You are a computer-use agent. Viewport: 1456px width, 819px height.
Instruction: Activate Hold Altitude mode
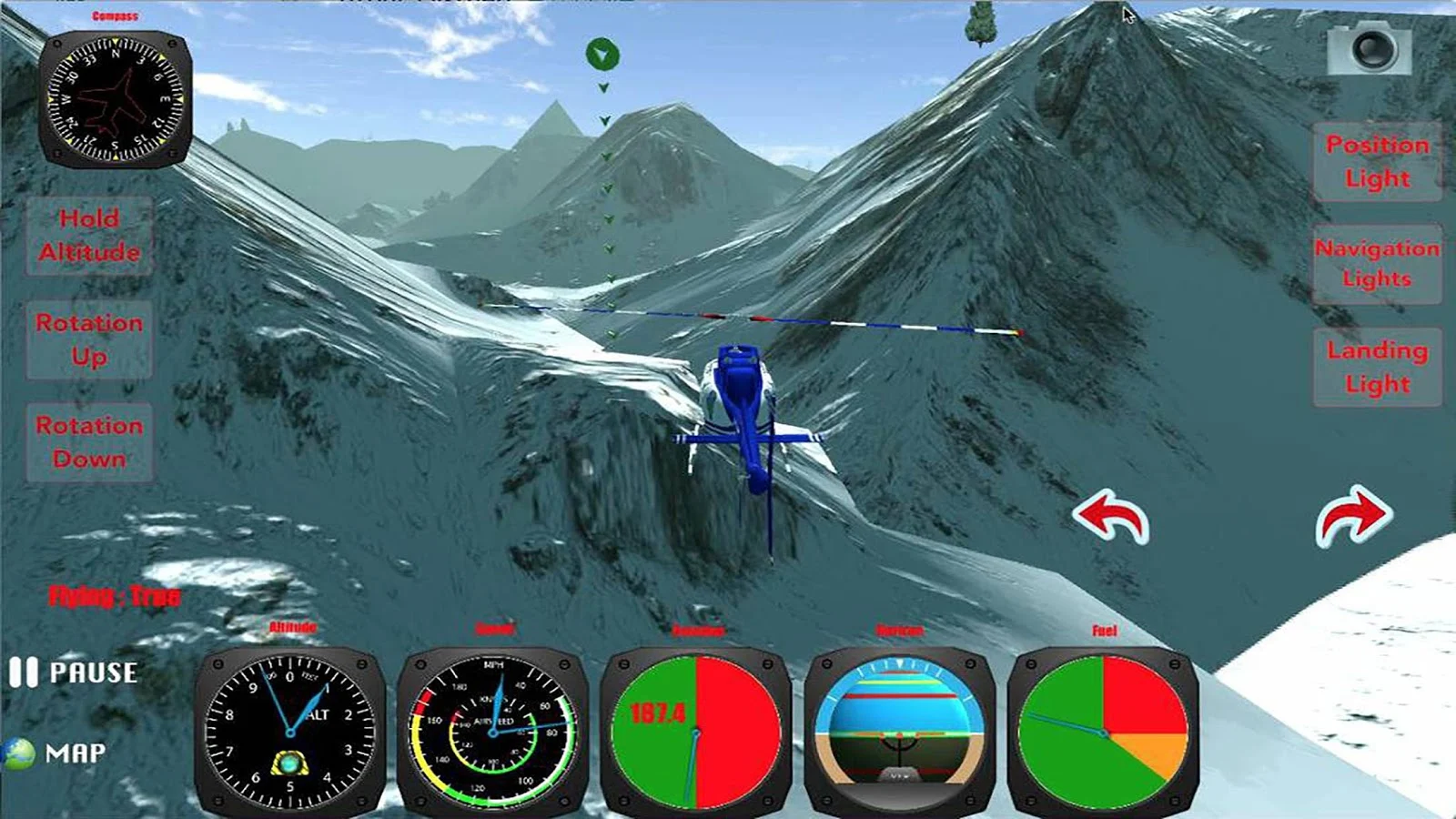click(88, 236)
